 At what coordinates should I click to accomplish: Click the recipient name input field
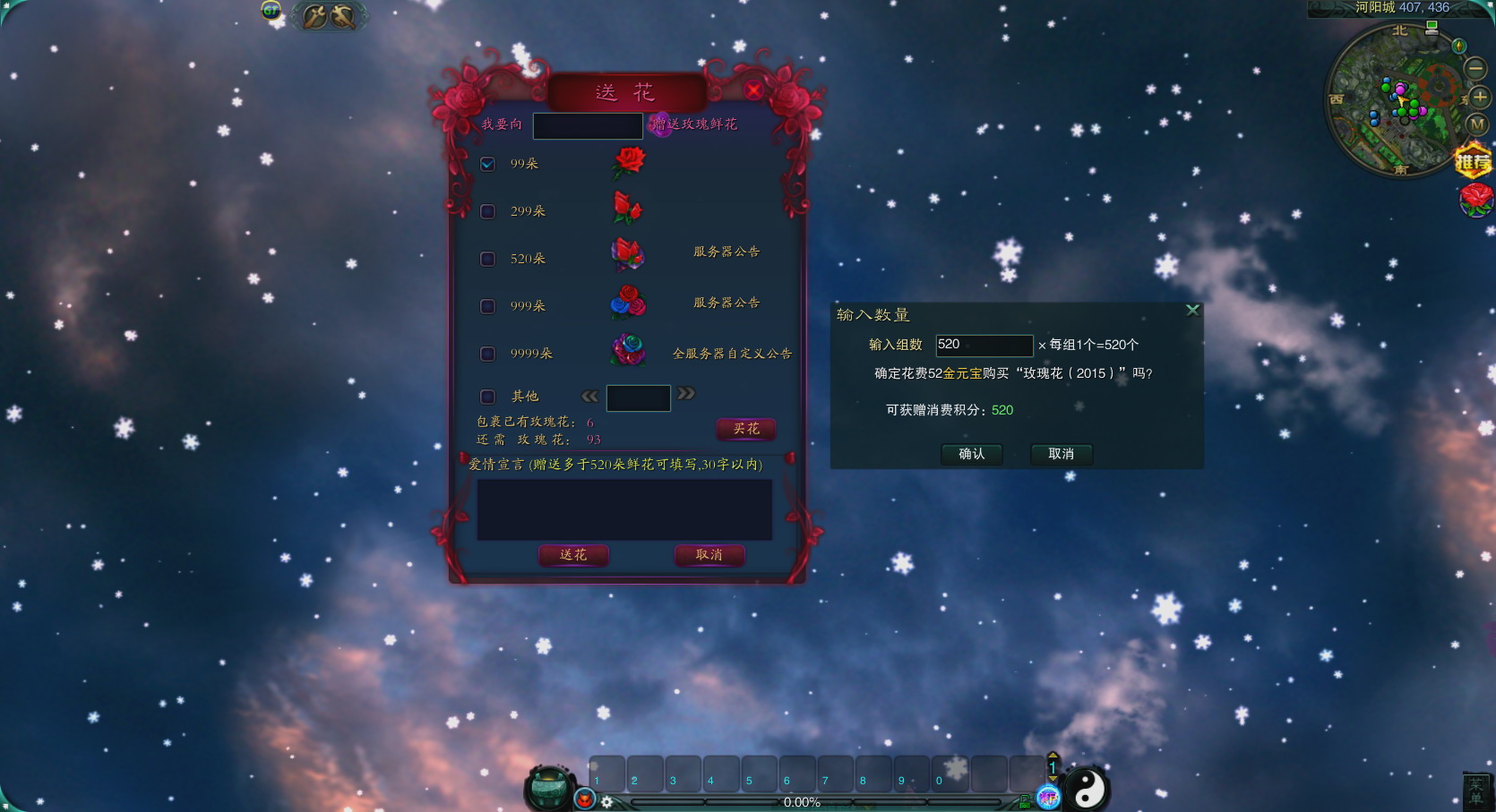(588, 125)
